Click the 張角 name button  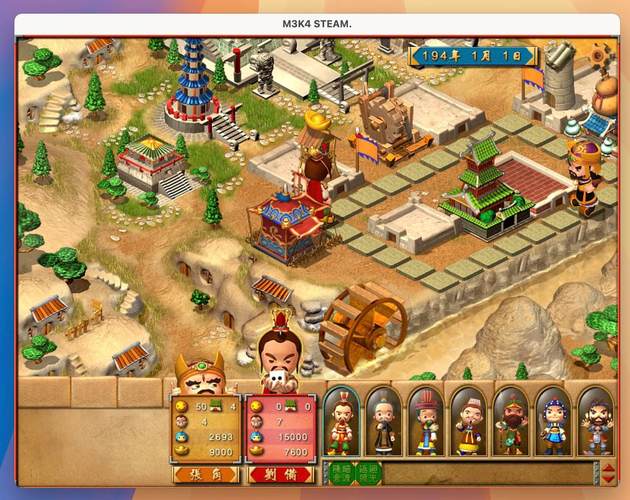205,474
